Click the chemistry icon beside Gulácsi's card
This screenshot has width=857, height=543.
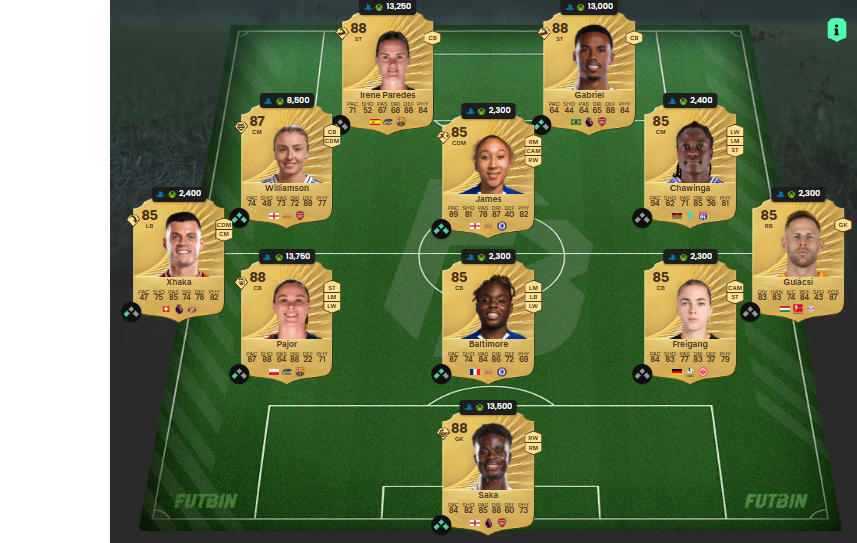(x=750, y=311)
